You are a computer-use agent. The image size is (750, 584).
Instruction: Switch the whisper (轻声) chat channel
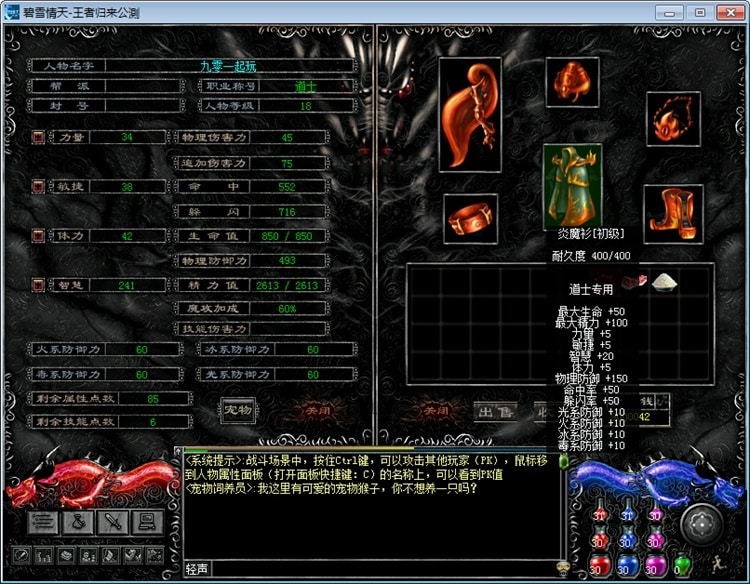197,569
